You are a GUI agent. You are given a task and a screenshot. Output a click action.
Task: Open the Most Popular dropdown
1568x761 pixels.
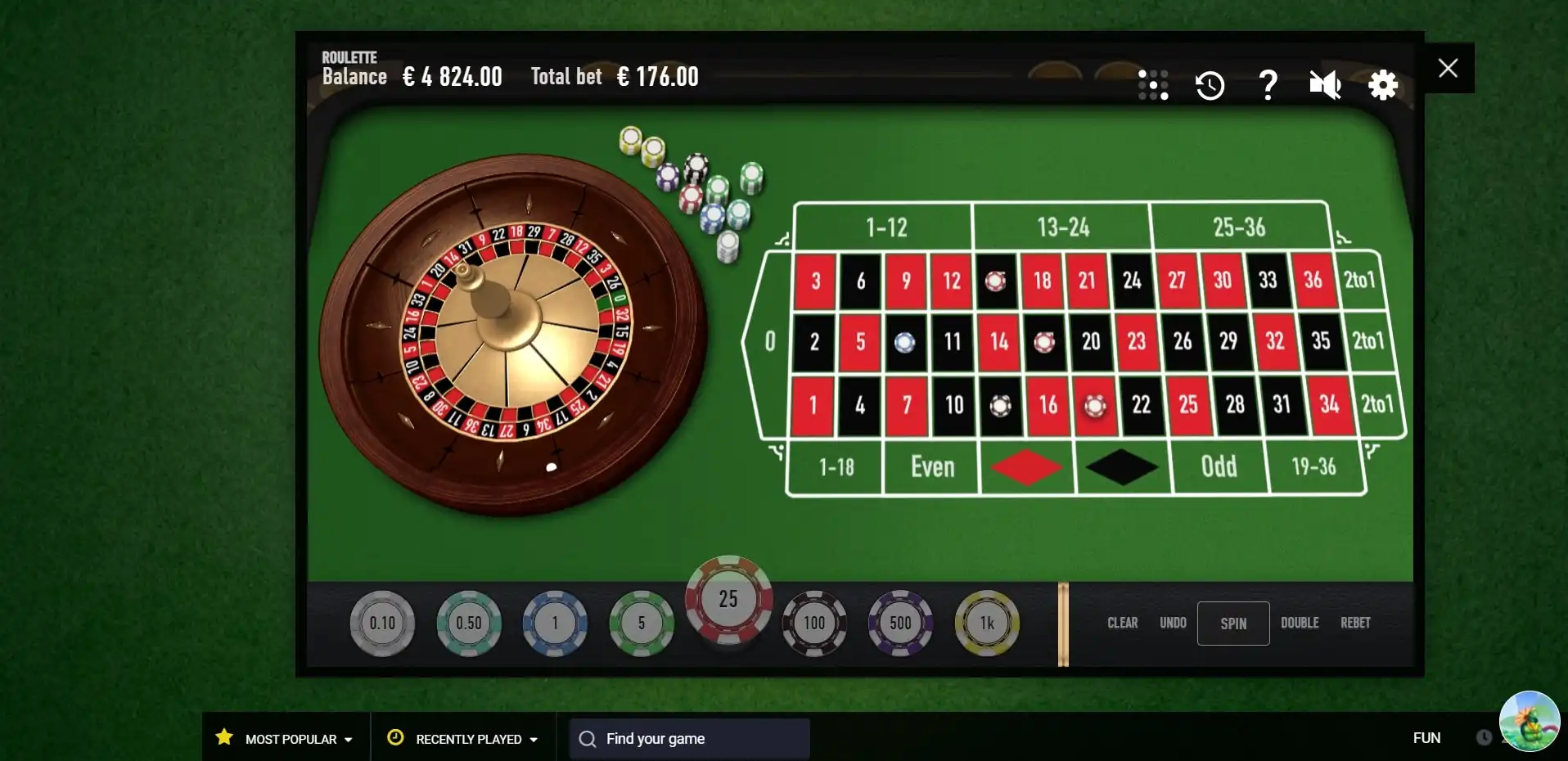click(285, 739)
